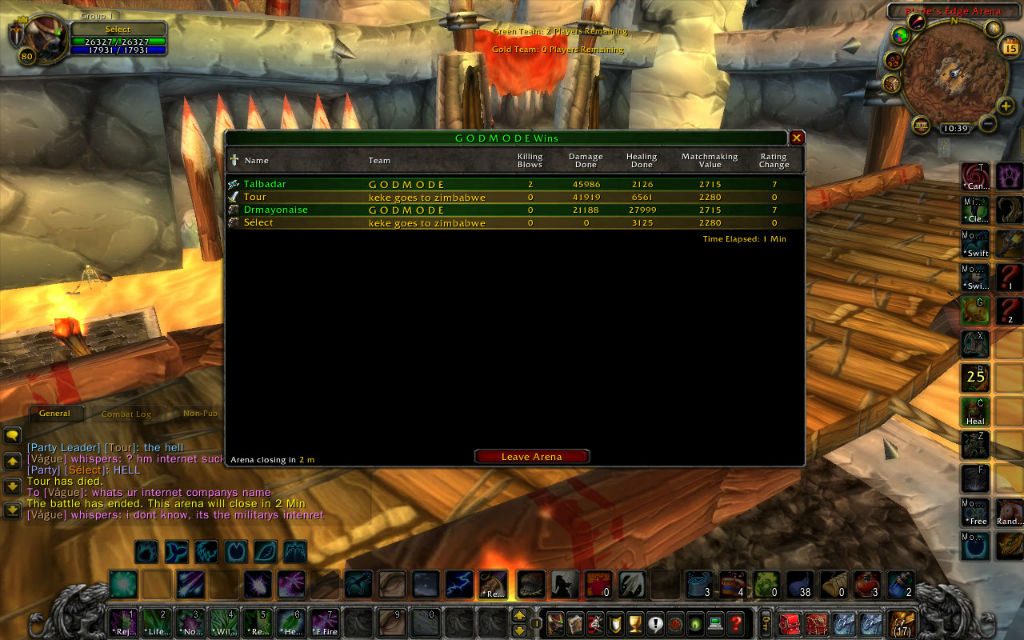Open the General chat tab
The width and height of the screenshot is (1024, 640).
coord(54,413)
